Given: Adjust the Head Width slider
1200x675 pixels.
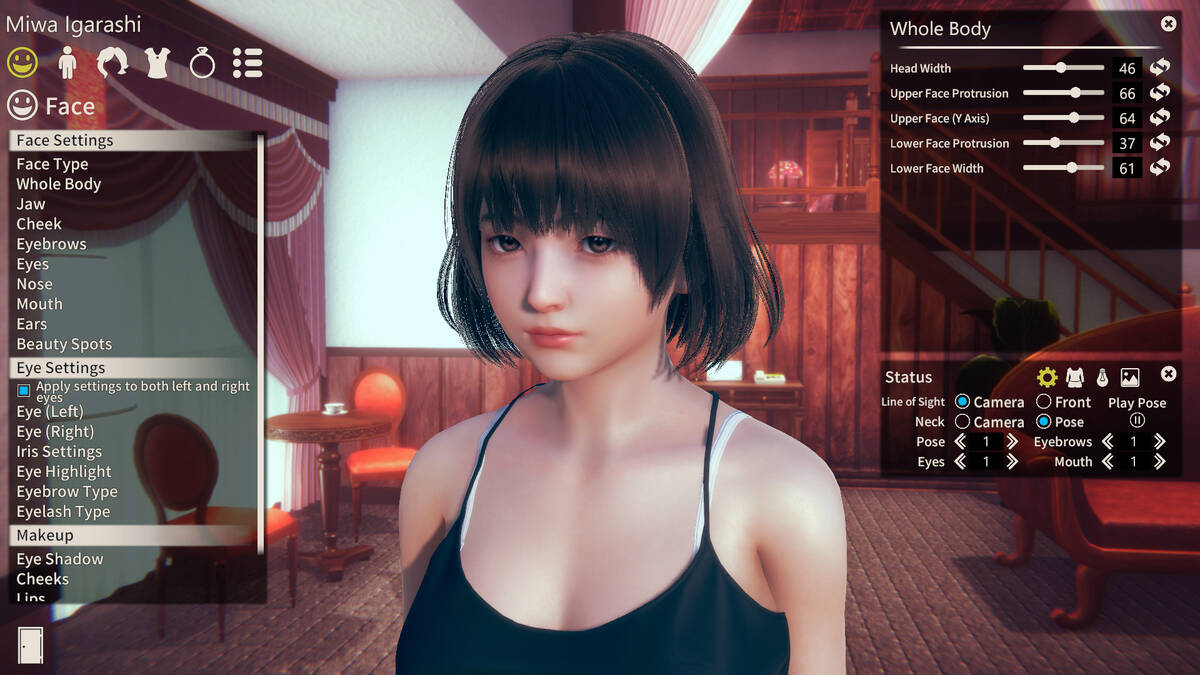Looking at the screenshot, I should [1061, 68].
